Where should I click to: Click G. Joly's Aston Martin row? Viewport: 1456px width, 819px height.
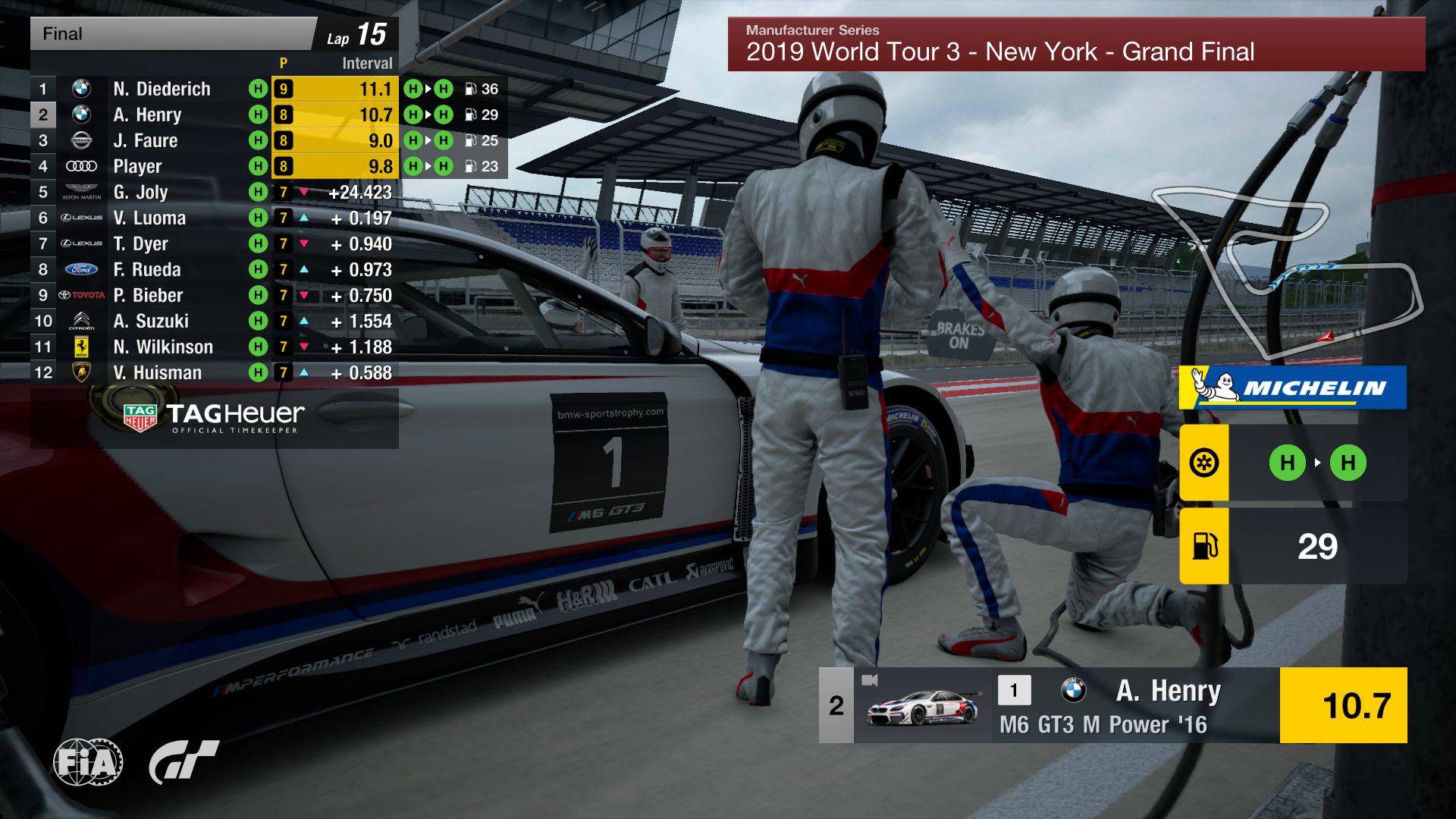[140, 192]
